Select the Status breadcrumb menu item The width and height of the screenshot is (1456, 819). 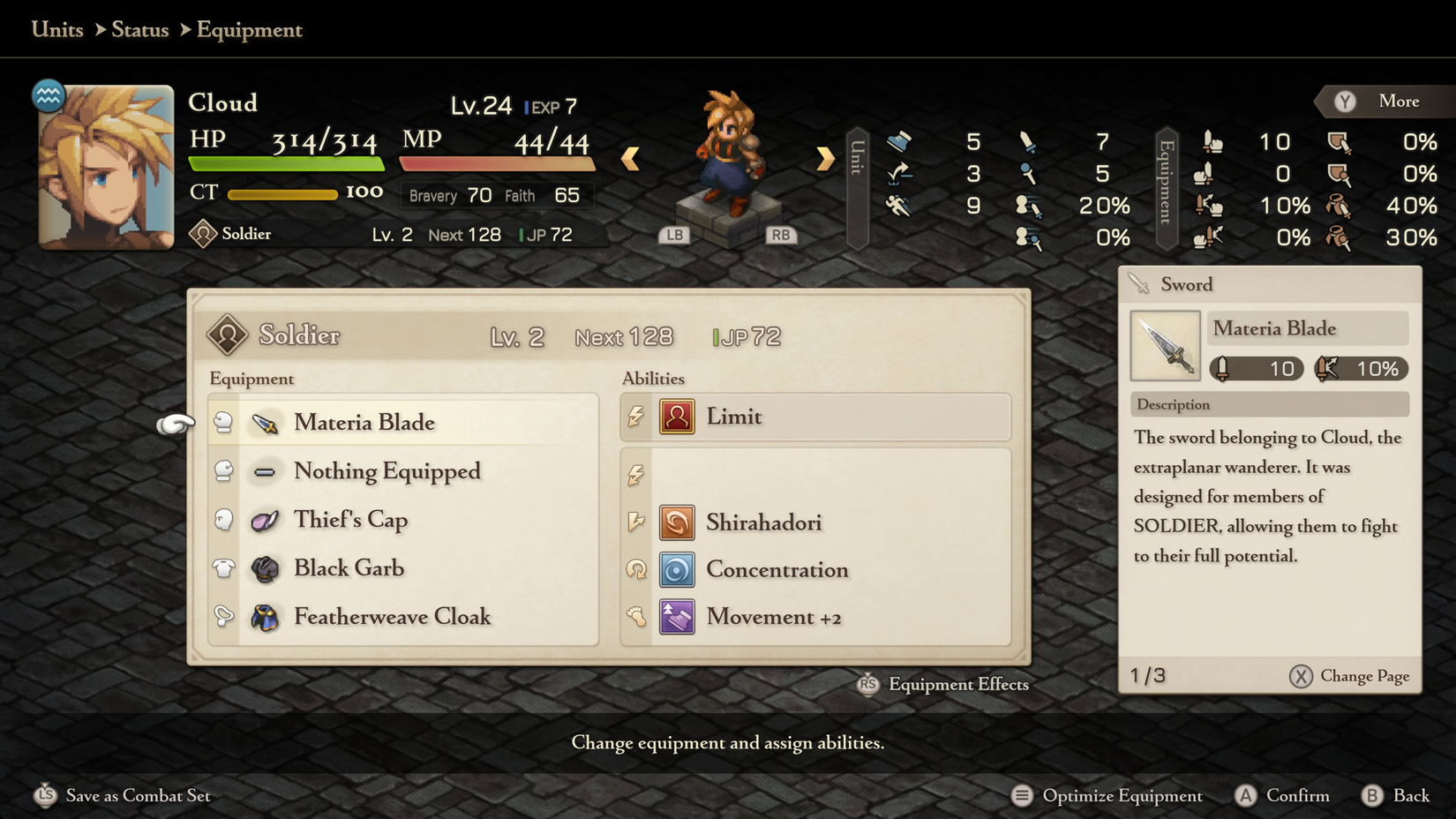(x=139, y=29)
